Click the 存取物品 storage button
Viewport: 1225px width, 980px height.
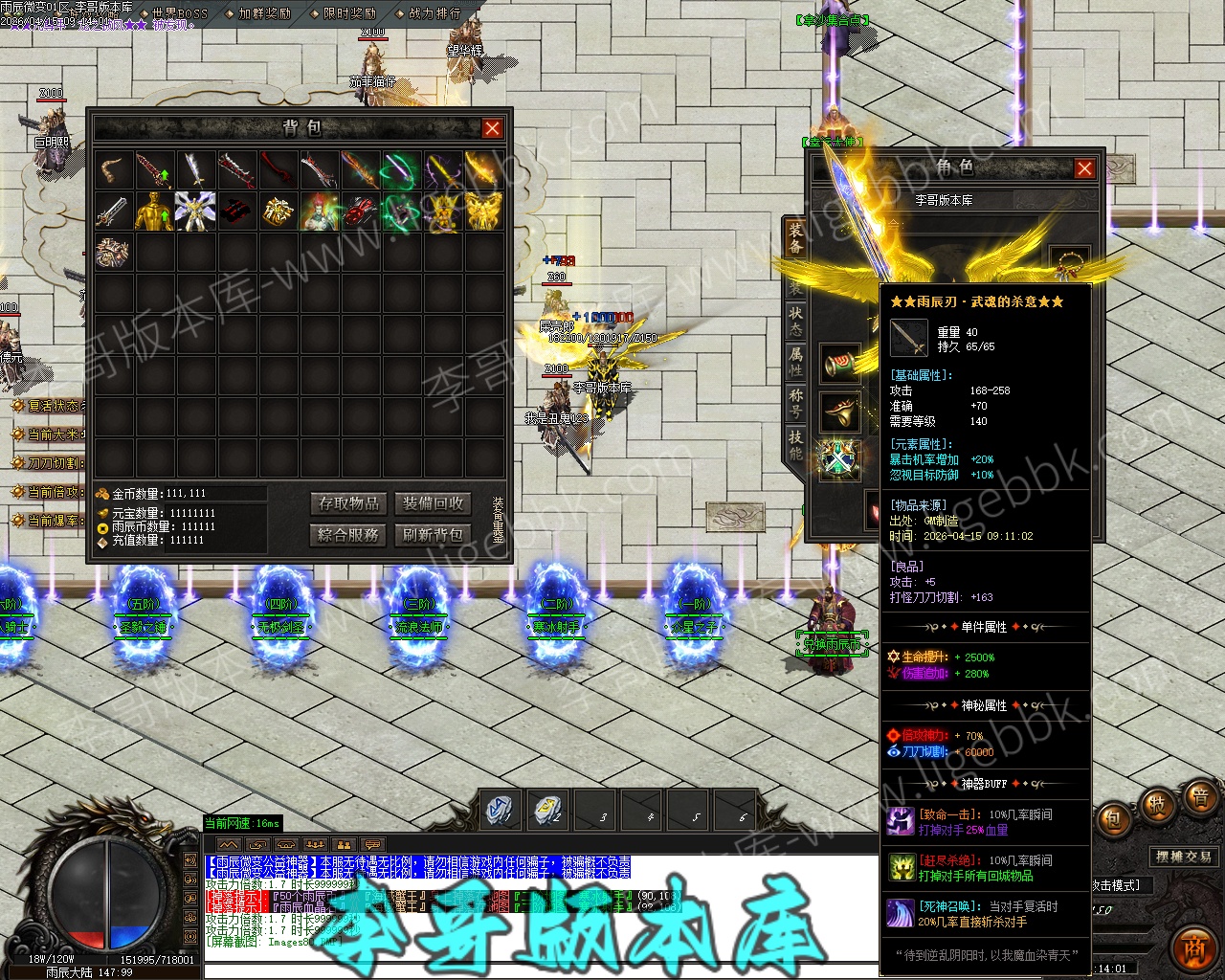(x=349, y=503)
